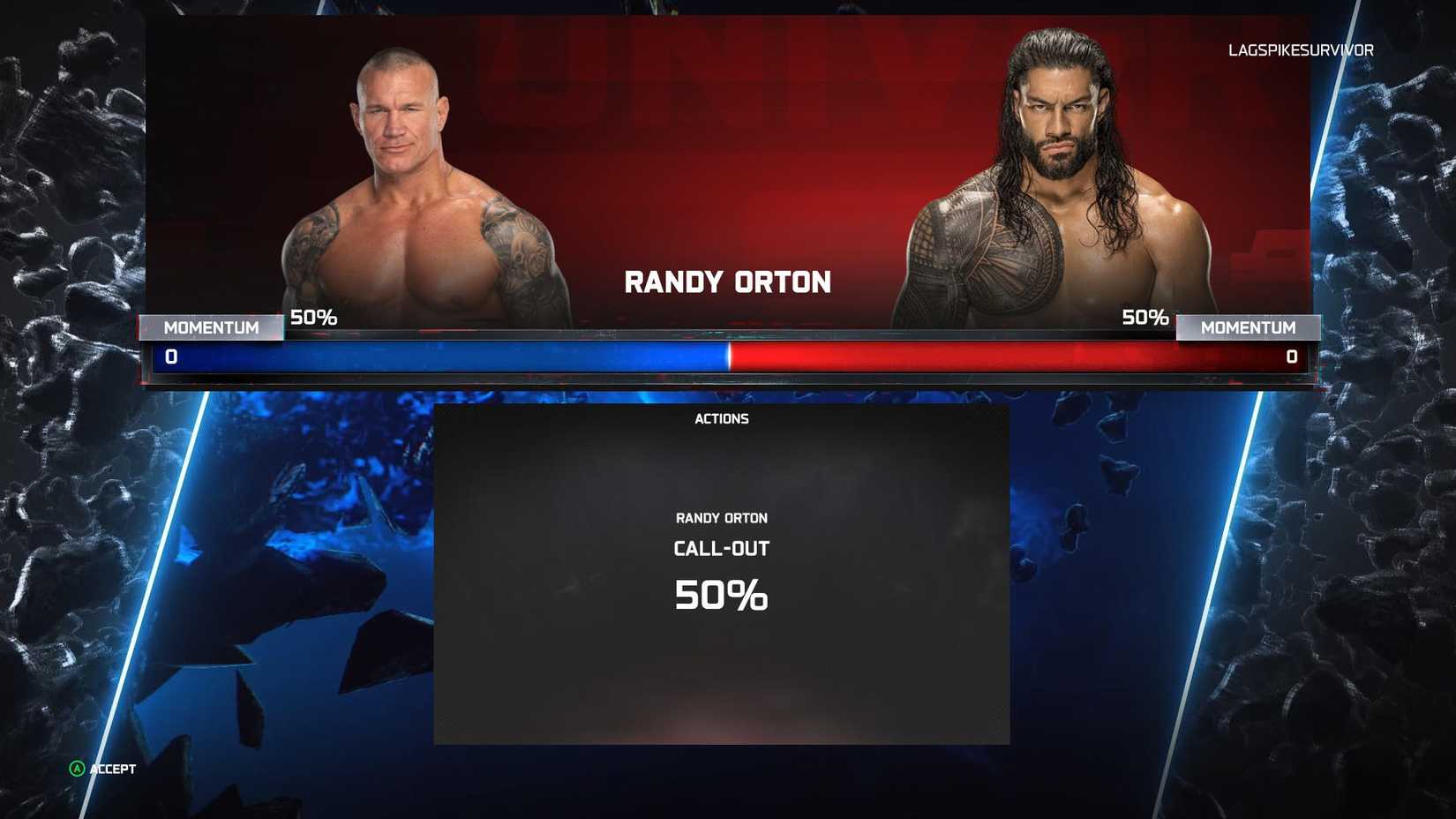Open the ACTIONS panel header
1456x819 pixels.
722,418
